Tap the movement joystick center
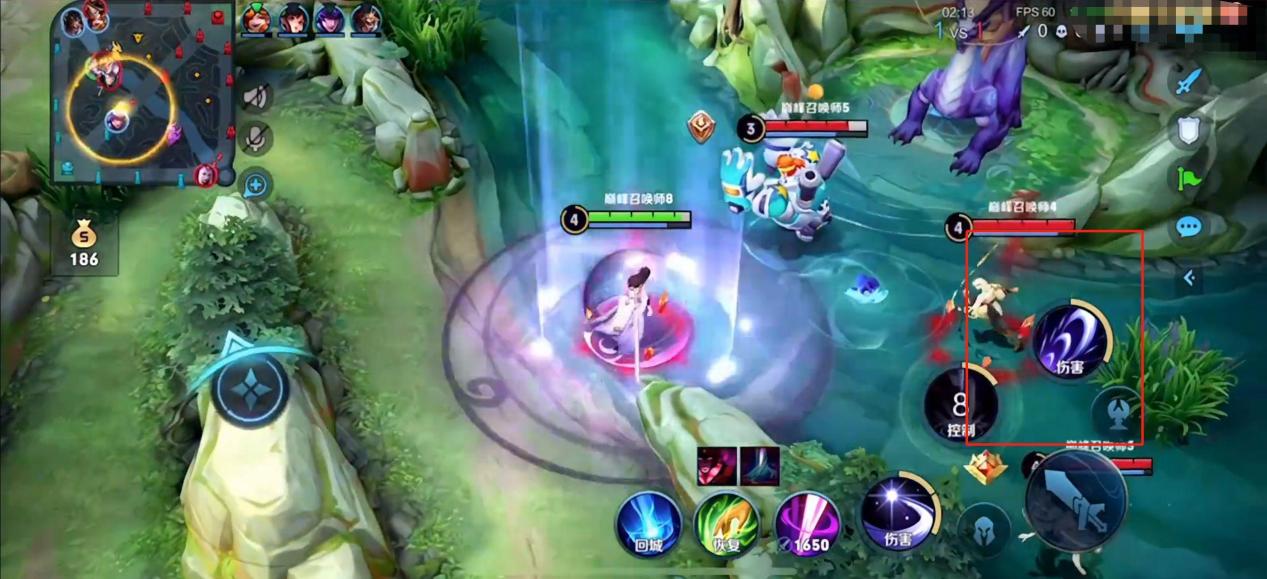Image resolution: width=1267 pixels, height=579 pixels. click(249, 386)
